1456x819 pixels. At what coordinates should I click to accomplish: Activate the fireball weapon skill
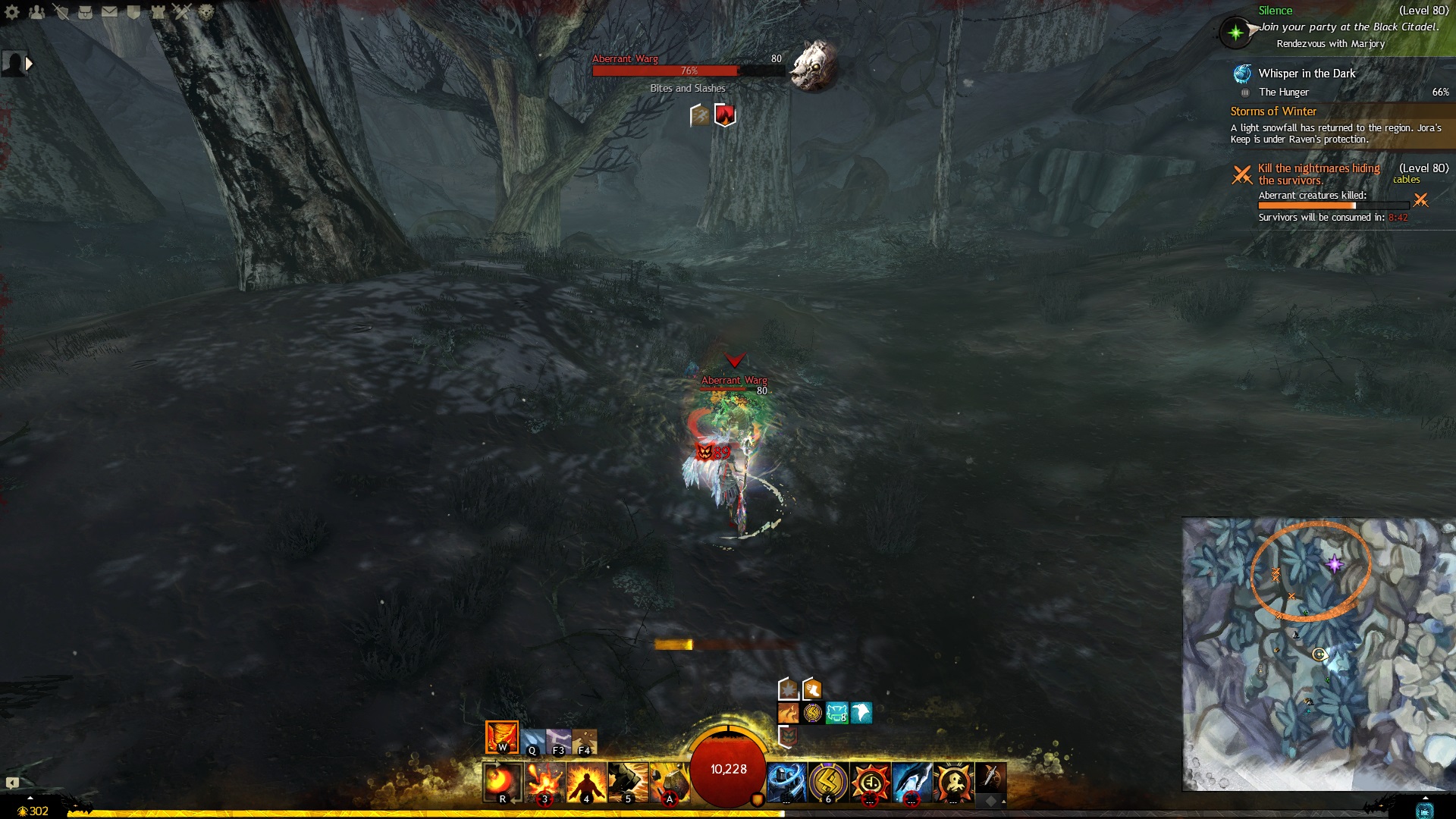click(501, 782)
